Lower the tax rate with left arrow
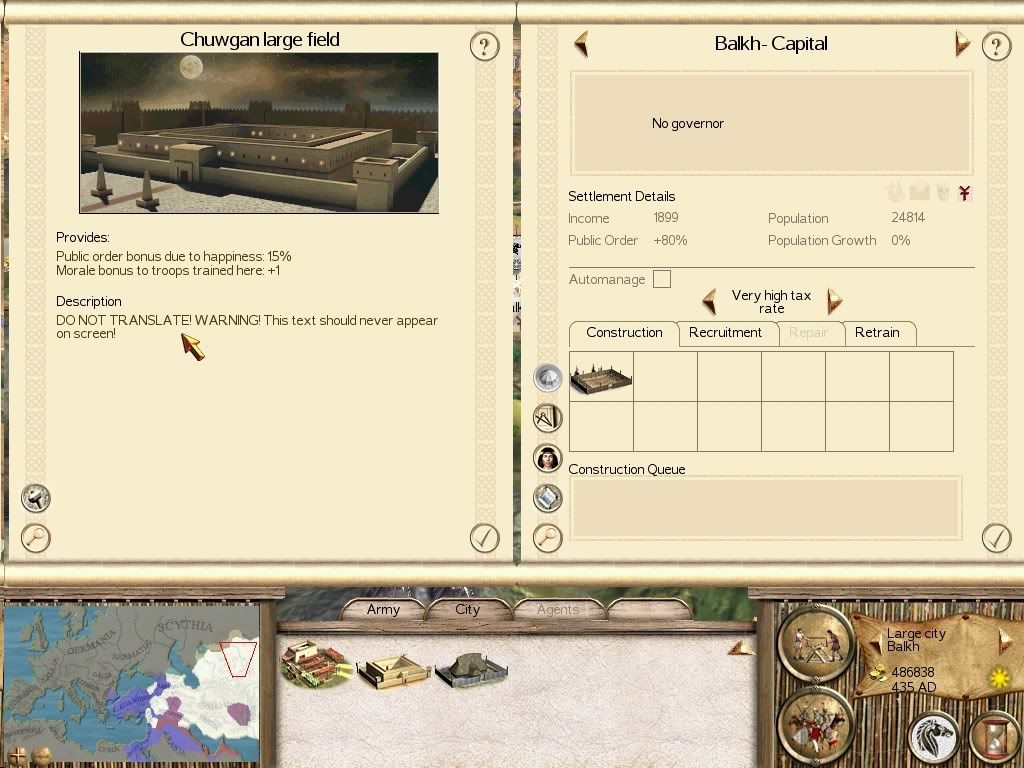This screenshot has height=768, width=1024. [x=709, y=301]
